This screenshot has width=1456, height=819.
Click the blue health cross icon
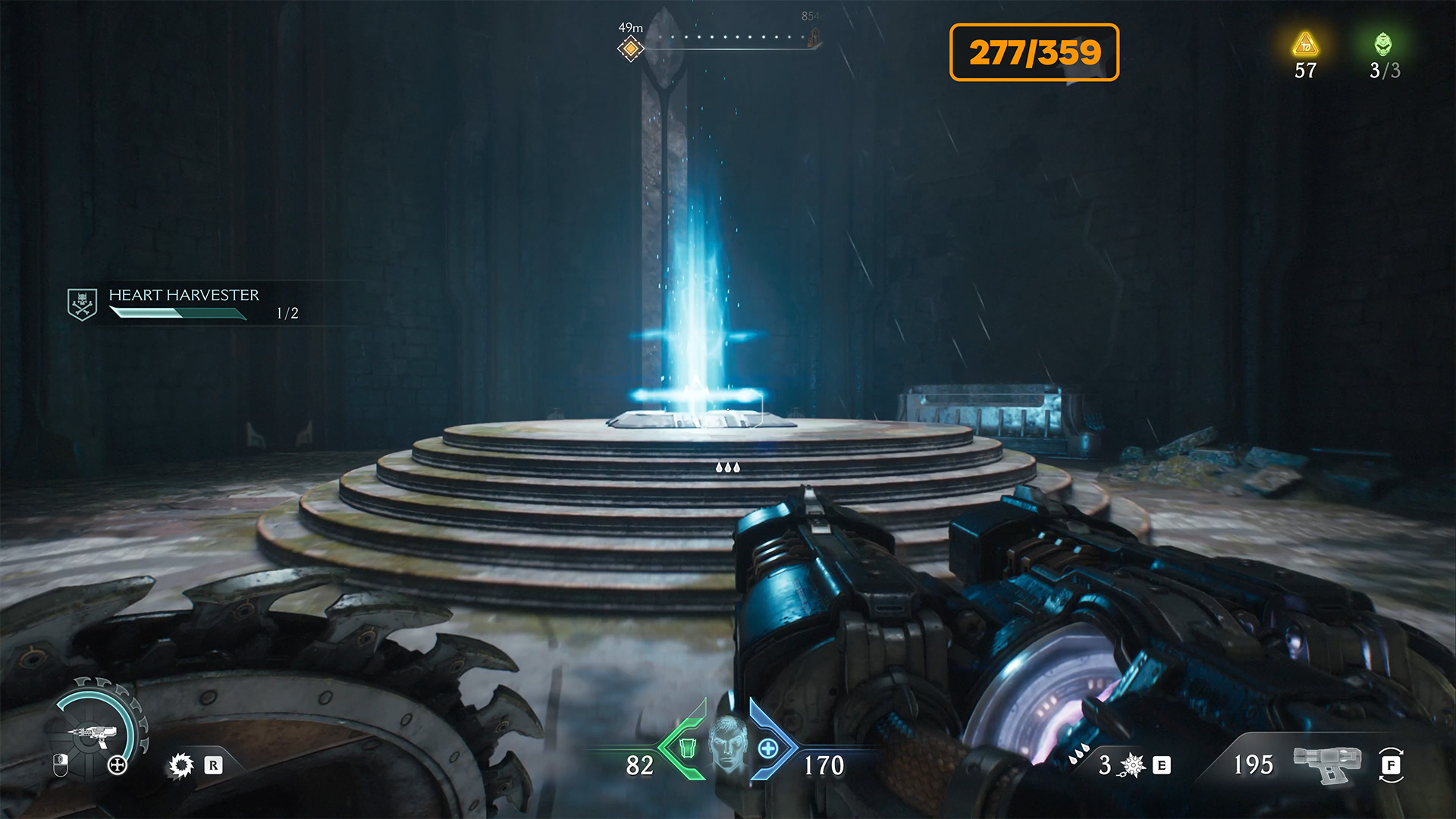click(x=768, y=748)
